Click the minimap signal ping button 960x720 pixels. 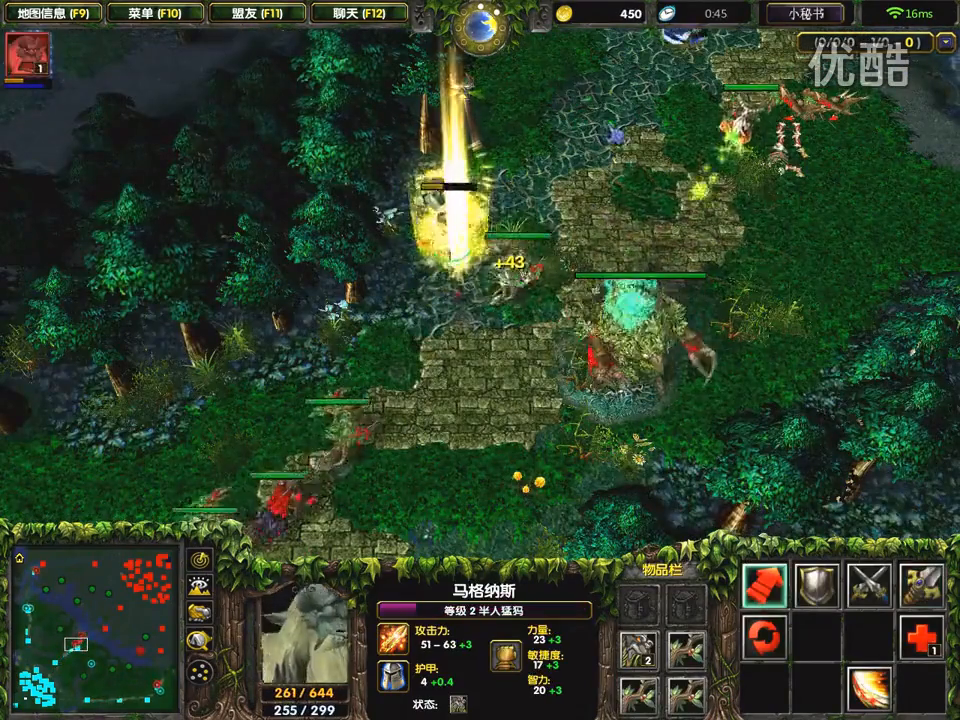200,561
